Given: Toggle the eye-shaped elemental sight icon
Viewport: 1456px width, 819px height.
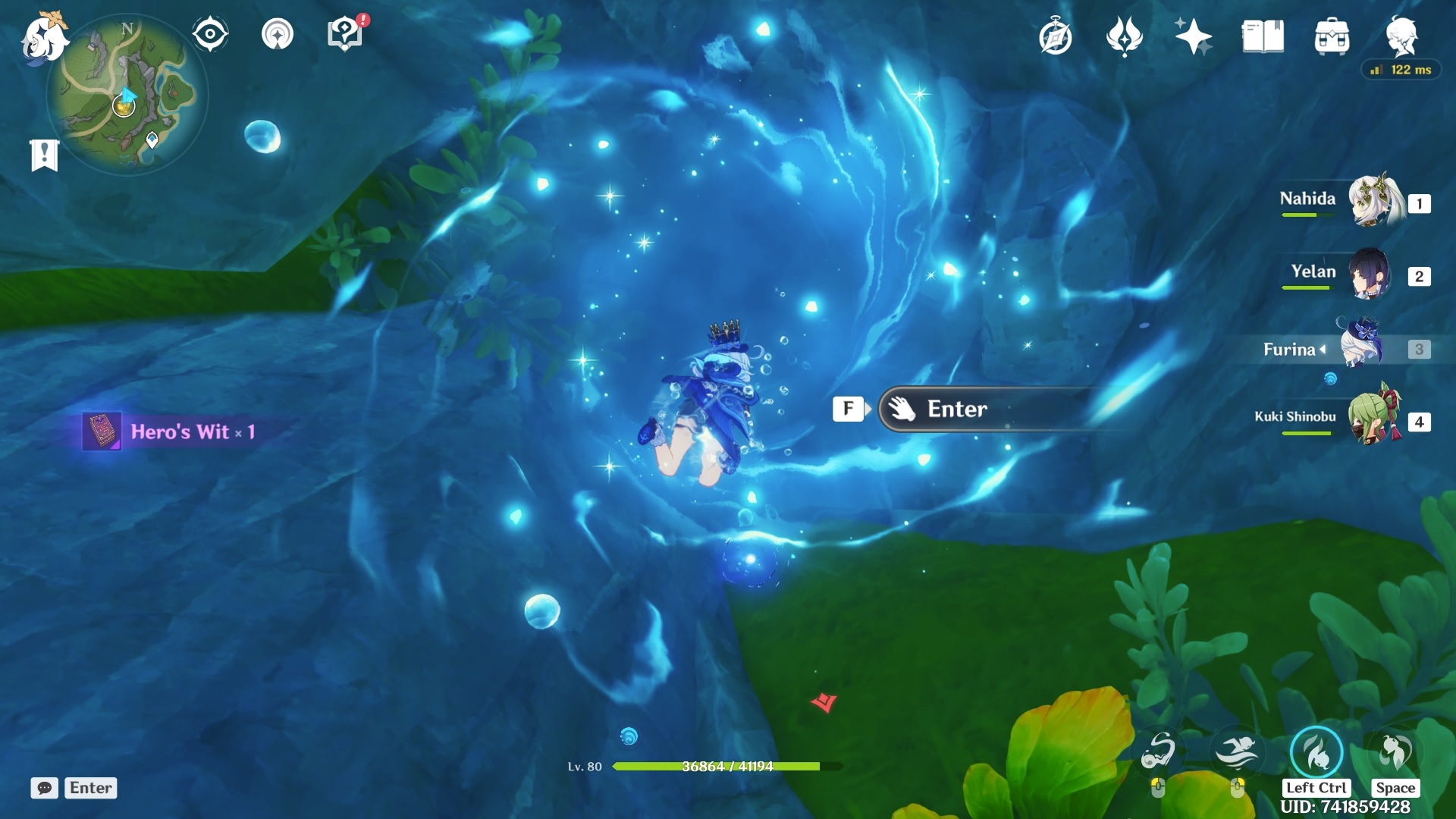Looking at the screenshot, I should click(x=210, y=35).
